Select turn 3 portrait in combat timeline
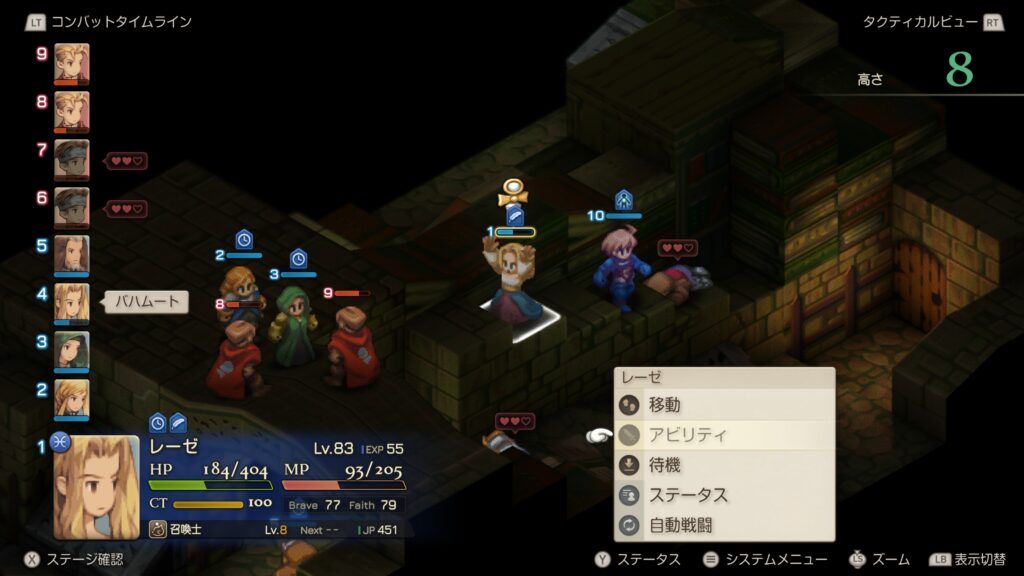Image resolution: width=1024 pixels, height=576 pixels. click(x=71, y=350)
